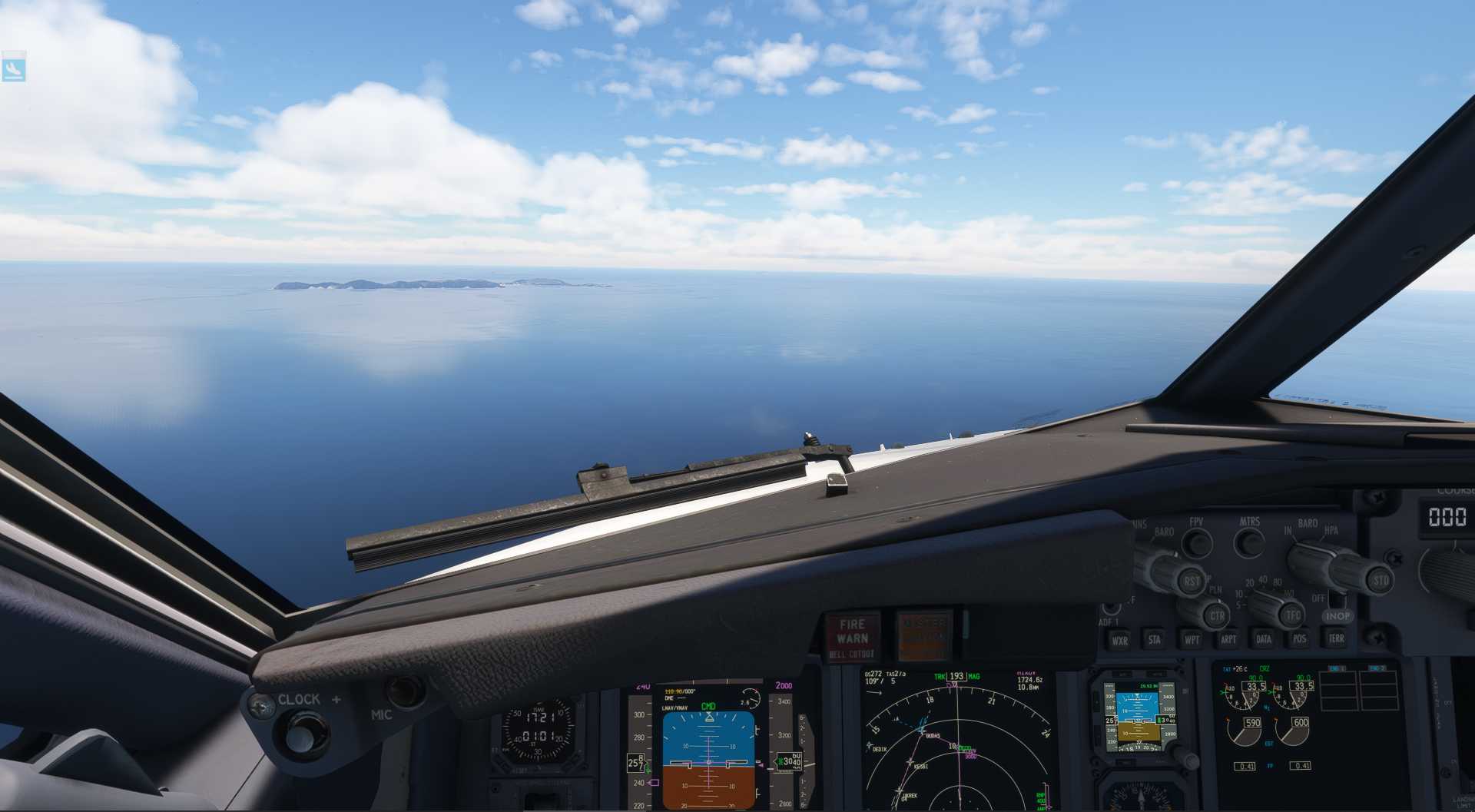Viewport: 1475px width, 812px height.
Task: Push the STD barometer button
Action: (1381, 581)
